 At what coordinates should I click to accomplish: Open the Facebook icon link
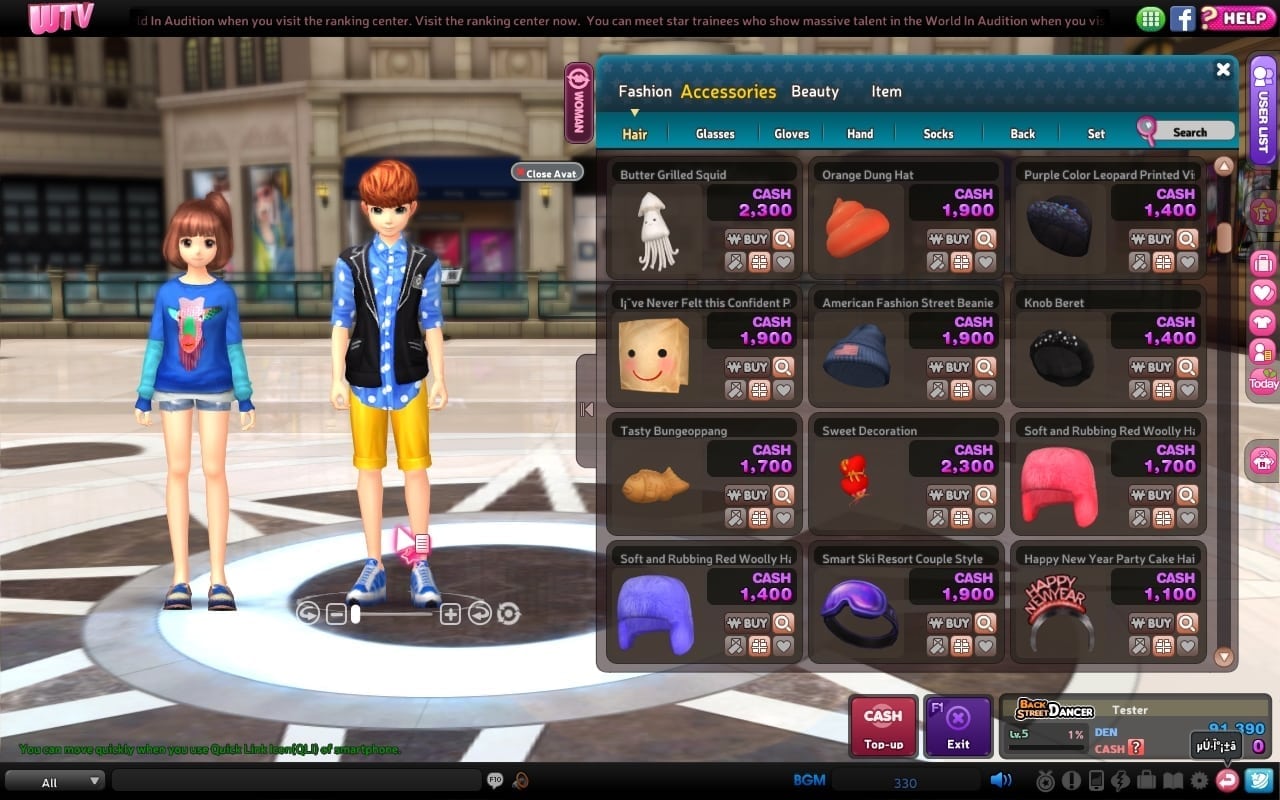click(x=1183, y=17)
